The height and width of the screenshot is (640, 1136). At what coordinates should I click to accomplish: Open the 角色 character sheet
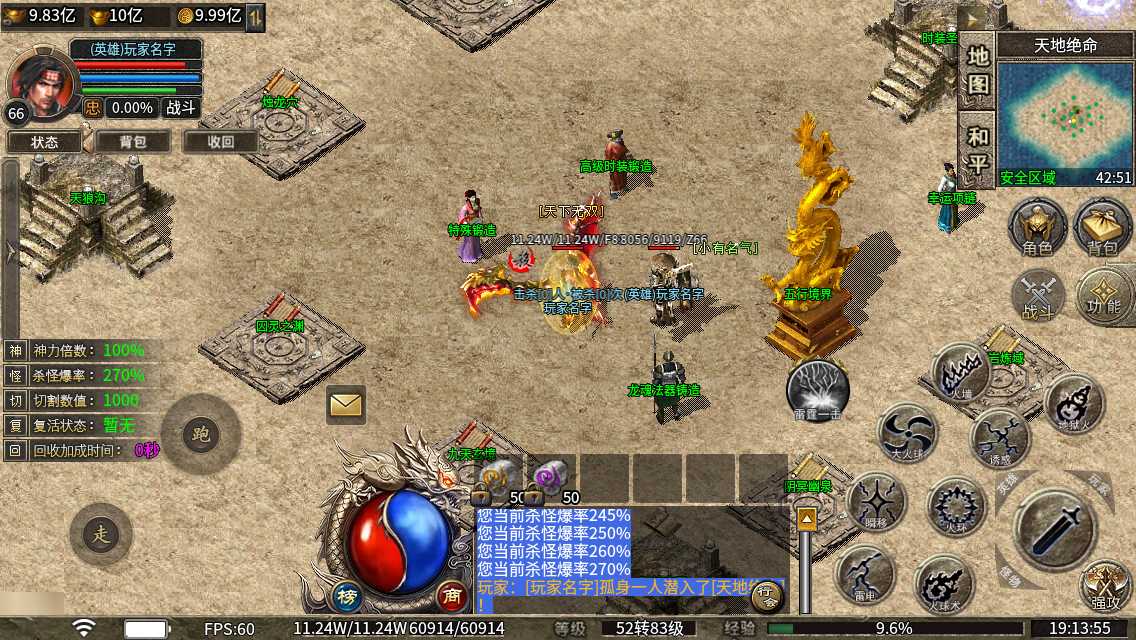pos(1037,228)
